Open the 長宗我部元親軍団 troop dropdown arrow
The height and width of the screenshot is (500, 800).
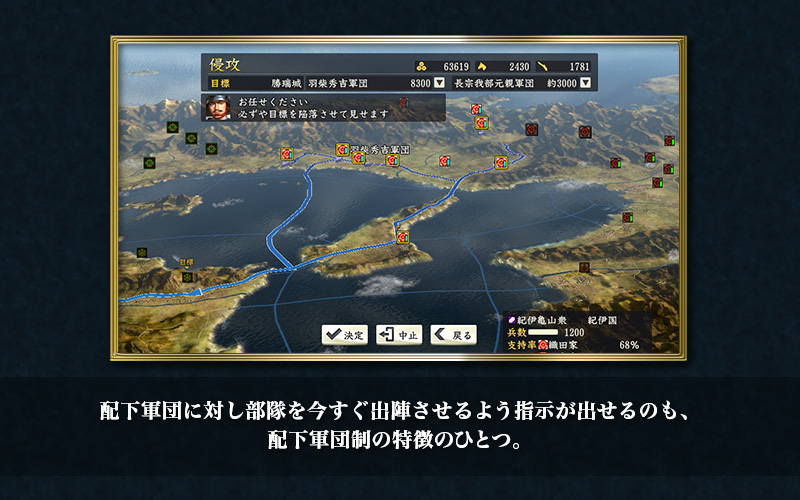click(x=585, y=83)
